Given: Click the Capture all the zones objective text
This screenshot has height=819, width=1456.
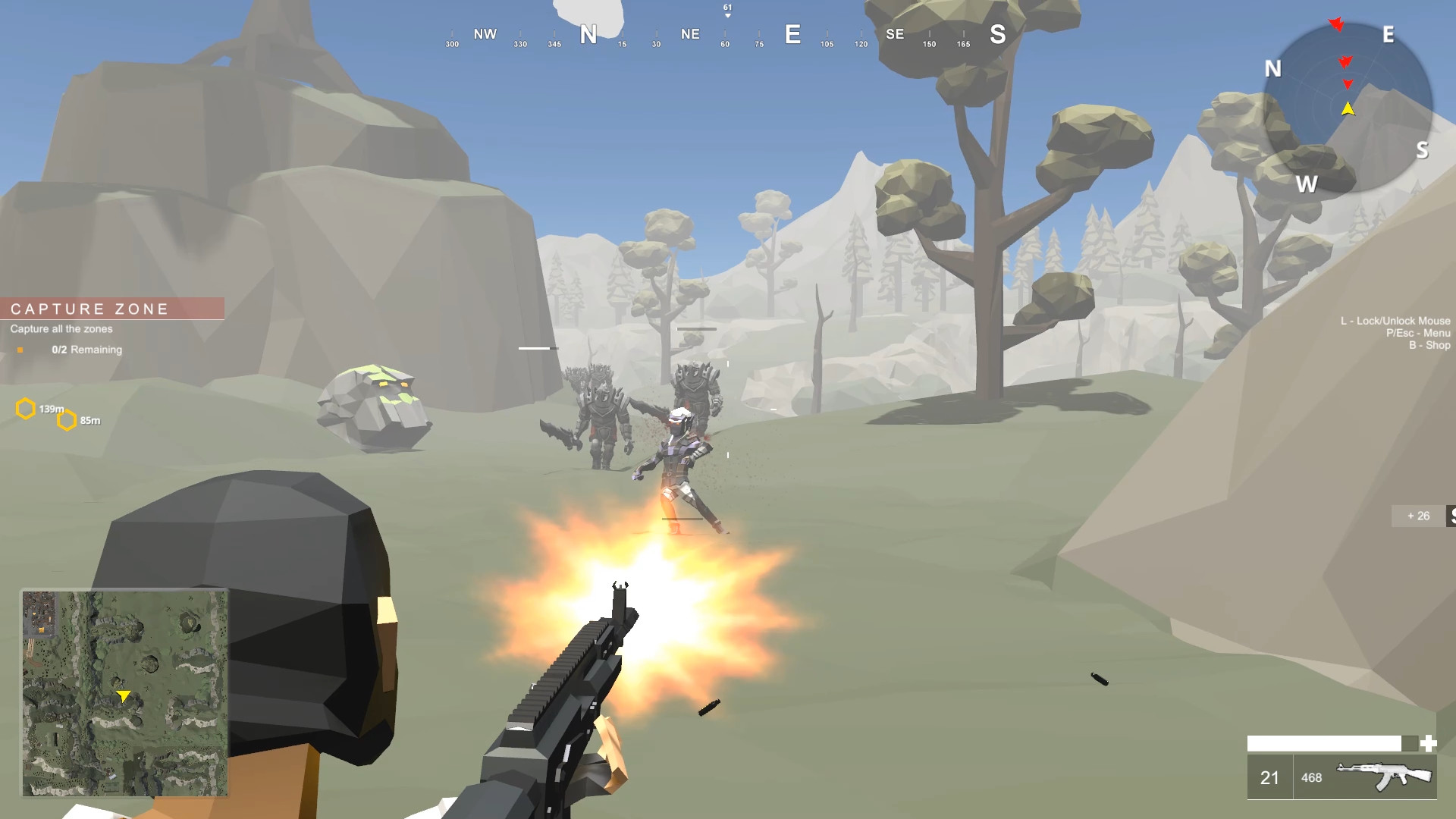Looking at the screenshot, I should click(61, 329).
